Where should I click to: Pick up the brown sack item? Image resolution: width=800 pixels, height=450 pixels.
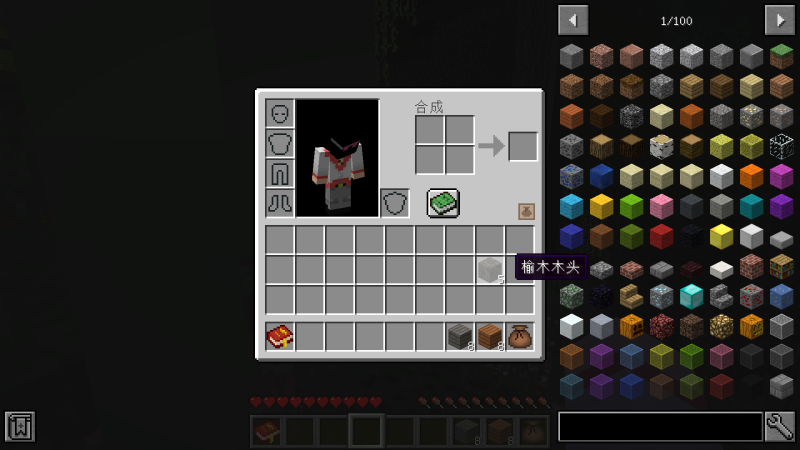tap(520, 337)
